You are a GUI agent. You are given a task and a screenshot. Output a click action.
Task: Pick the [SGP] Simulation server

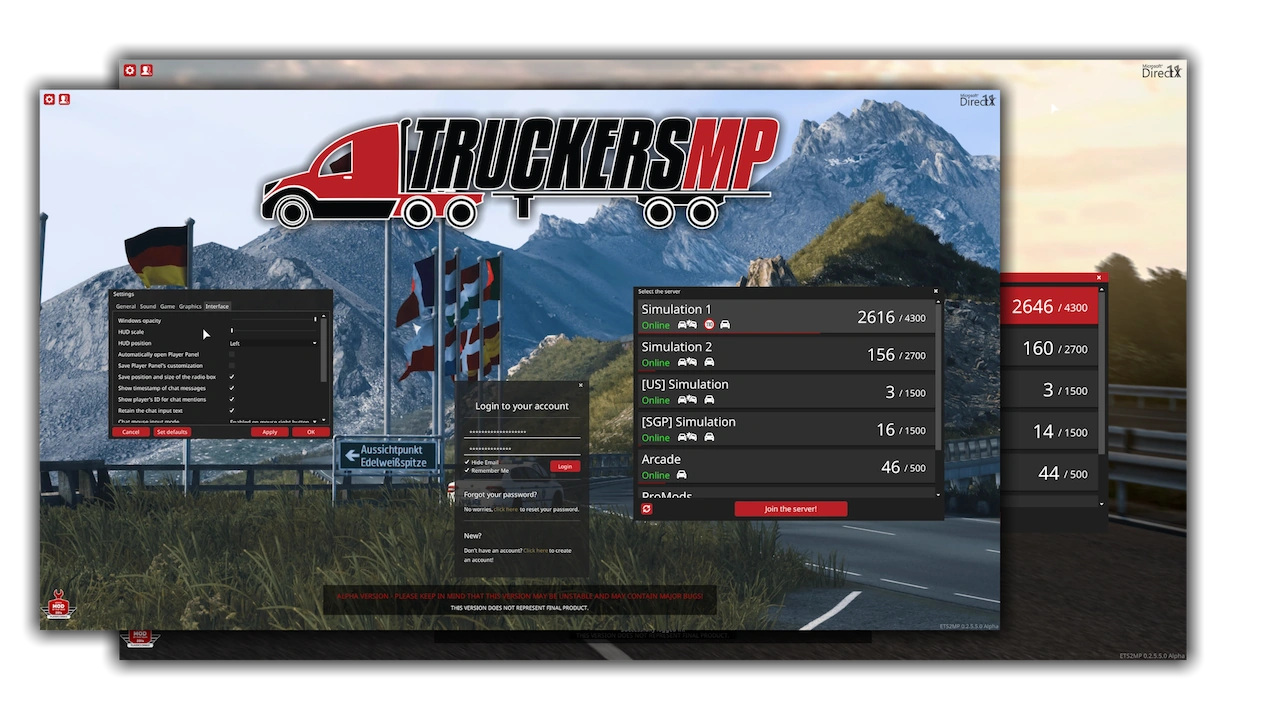[x=787, y=429]
